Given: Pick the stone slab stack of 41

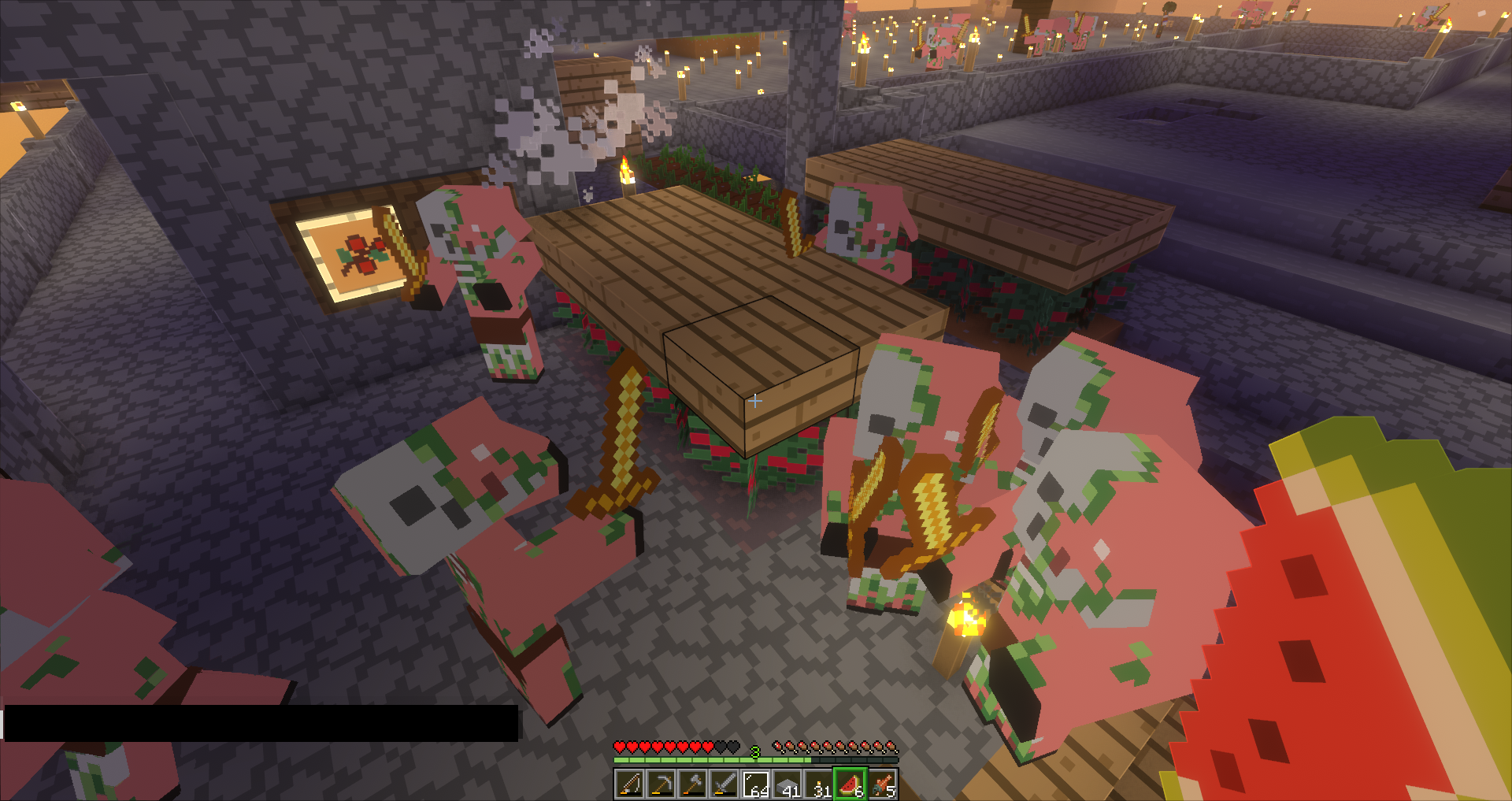Looking at the screenshot, I should 787,784.
